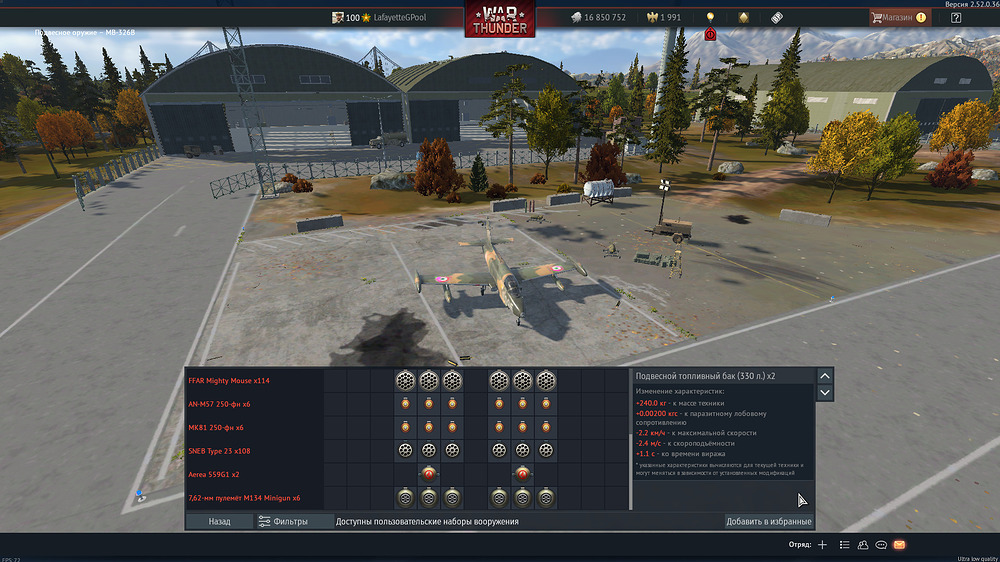Open the orange mail envelope
This screenshot has width=1000, height=562.
point(899,545)
